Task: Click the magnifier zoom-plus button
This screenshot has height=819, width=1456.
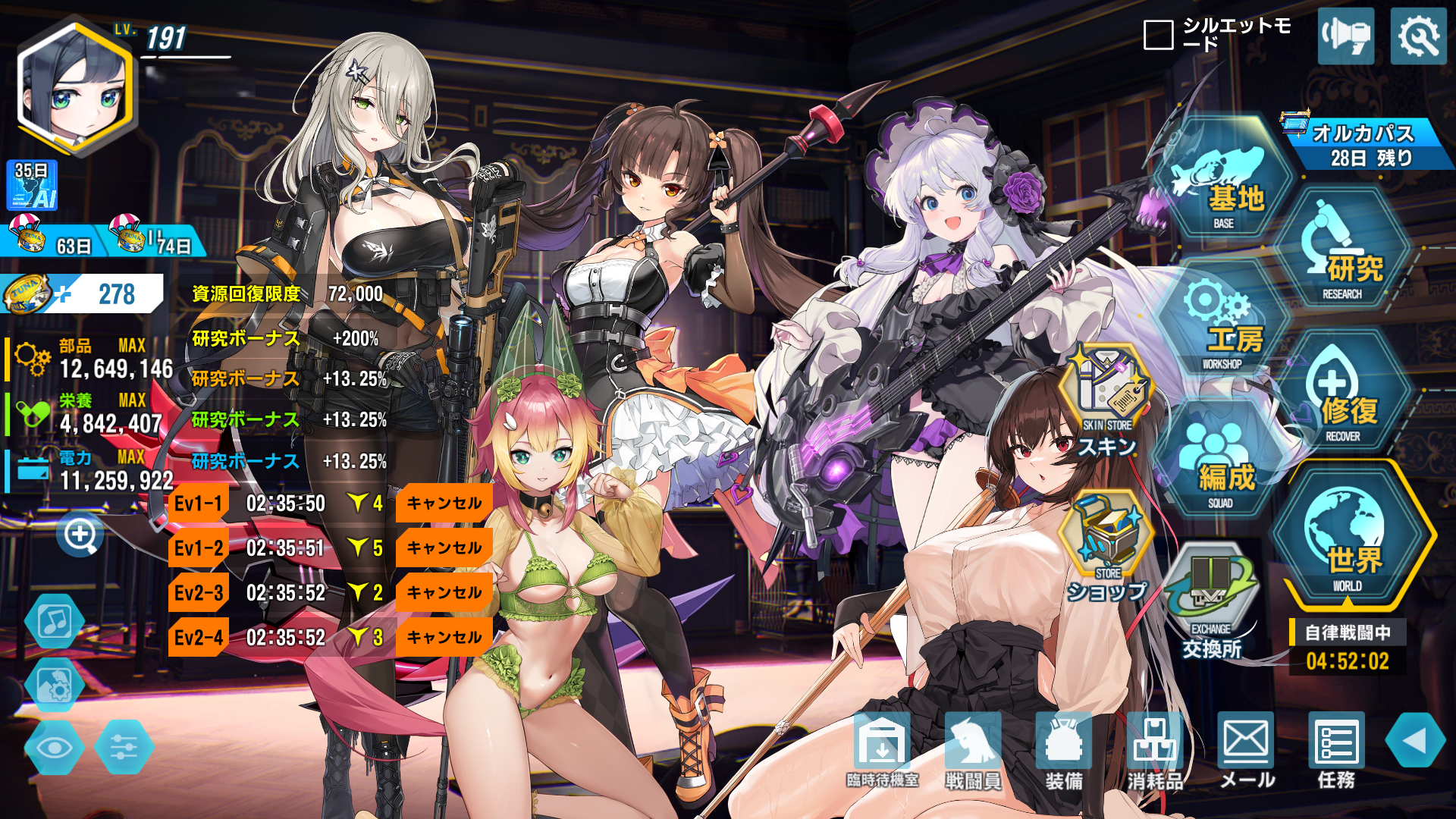Action: coord(80,535)
